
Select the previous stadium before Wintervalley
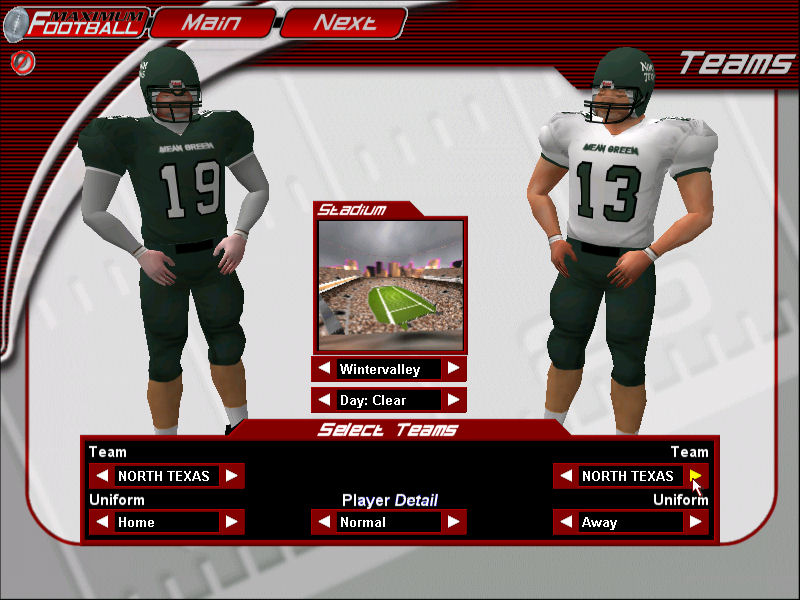(x=324, y=369)
